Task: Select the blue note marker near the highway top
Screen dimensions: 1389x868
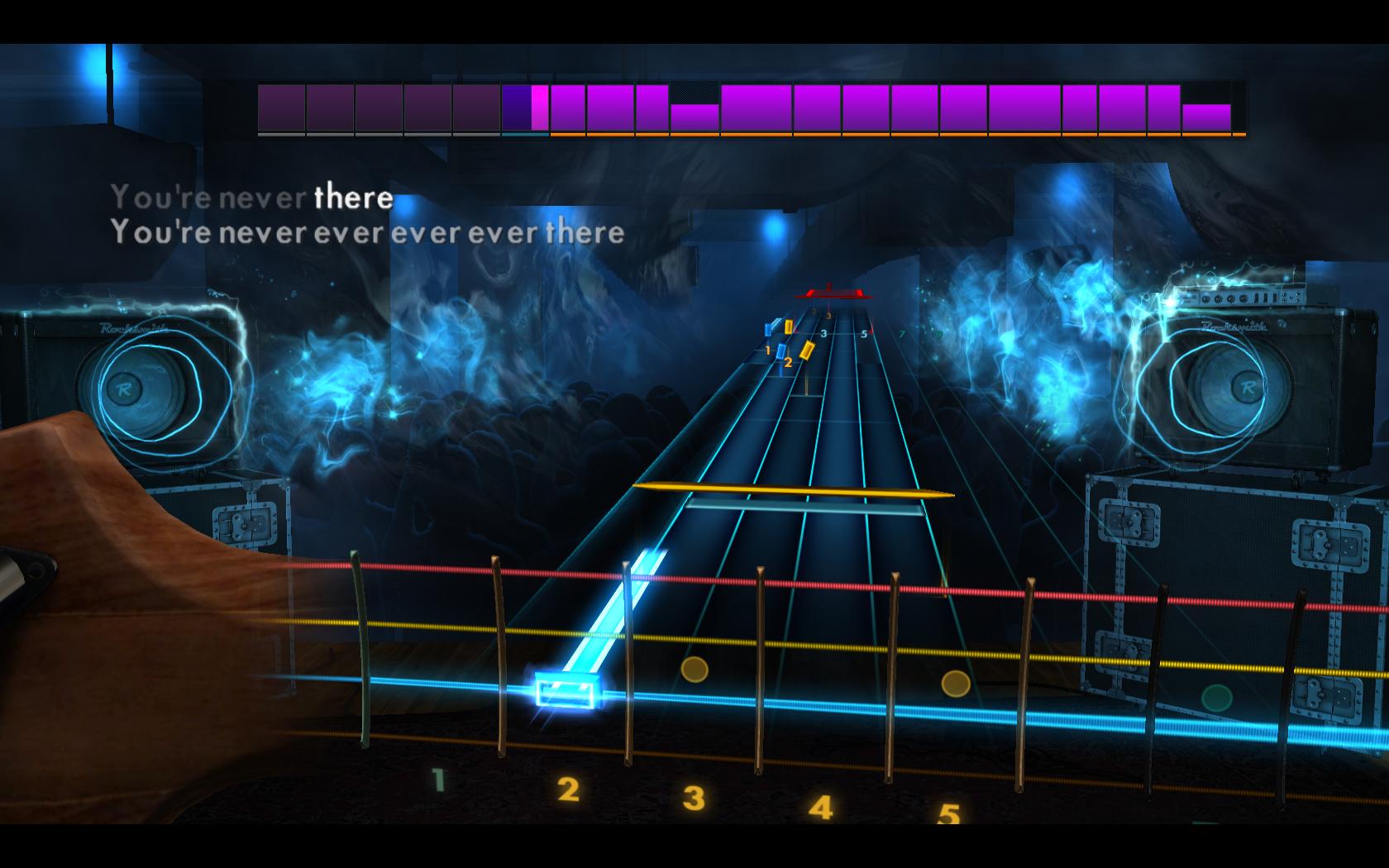Action: (x=769, y=328)
